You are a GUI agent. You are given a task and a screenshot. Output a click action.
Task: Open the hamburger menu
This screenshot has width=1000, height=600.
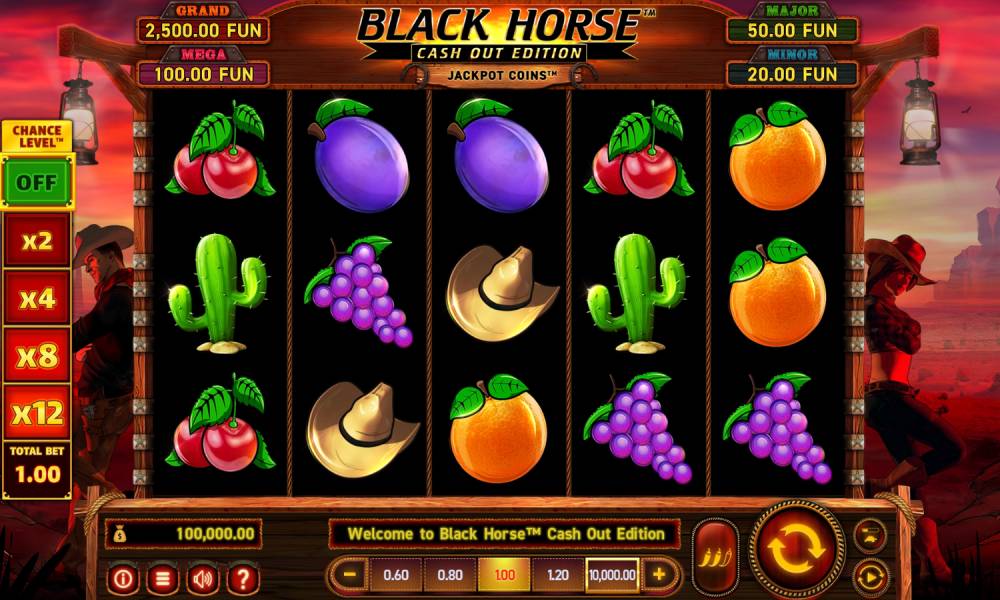164,577
